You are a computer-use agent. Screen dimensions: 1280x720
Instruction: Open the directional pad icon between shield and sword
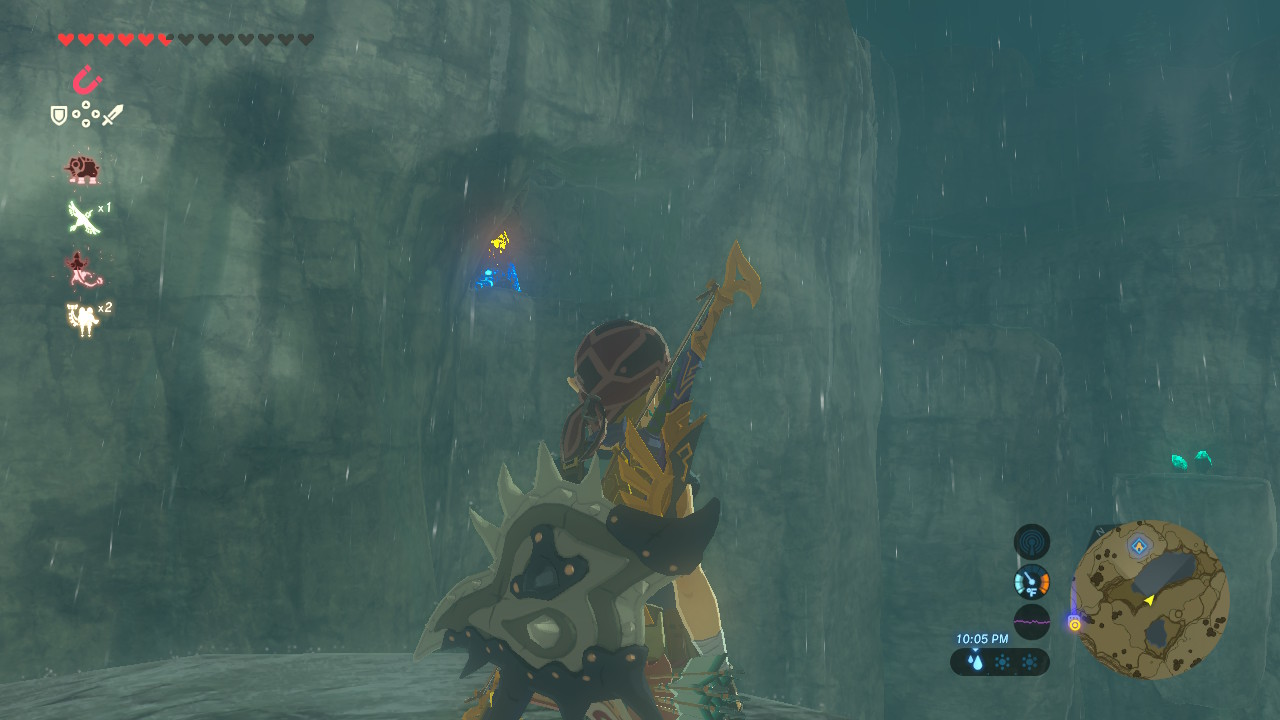pyautogui.click(x=87, y=113)
